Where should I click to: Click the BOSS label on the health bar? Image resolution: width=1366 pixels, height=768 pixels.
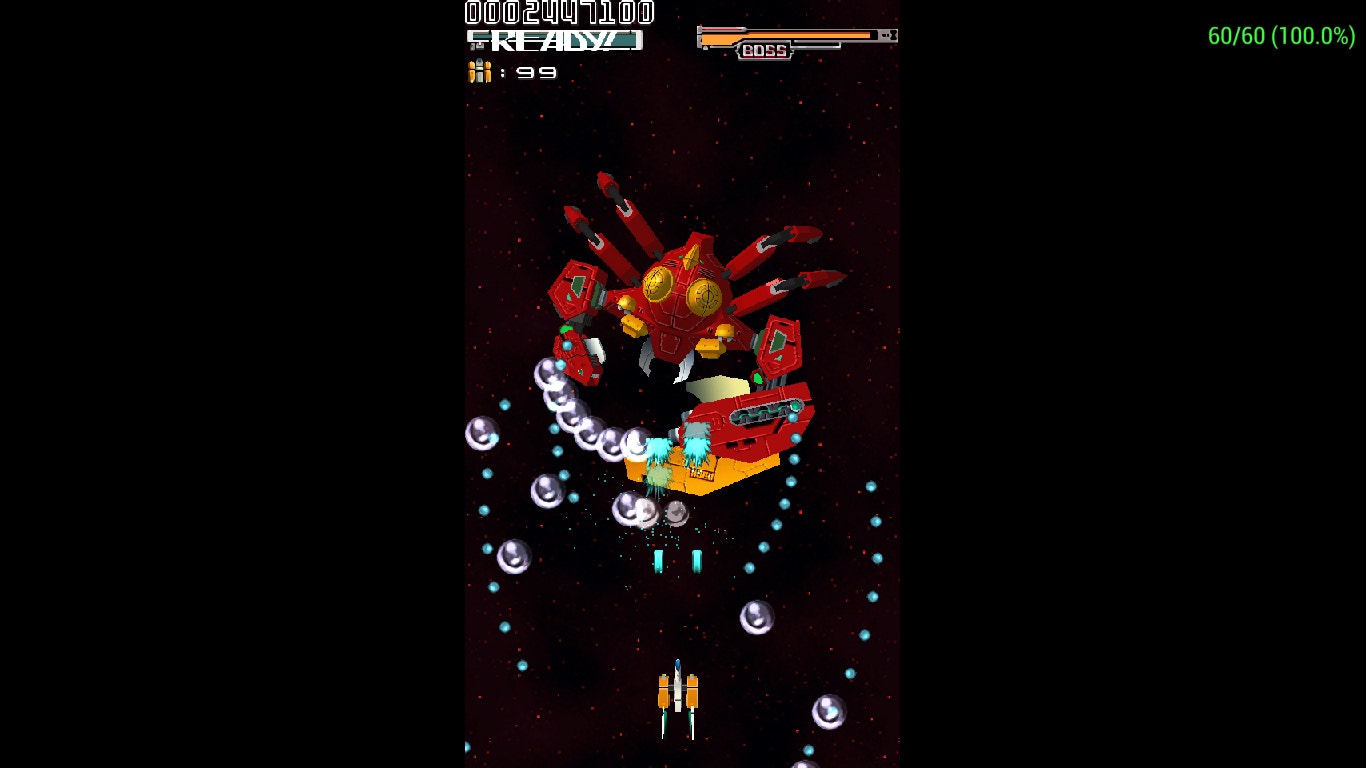pyautogui.click(x=764, y=51)
